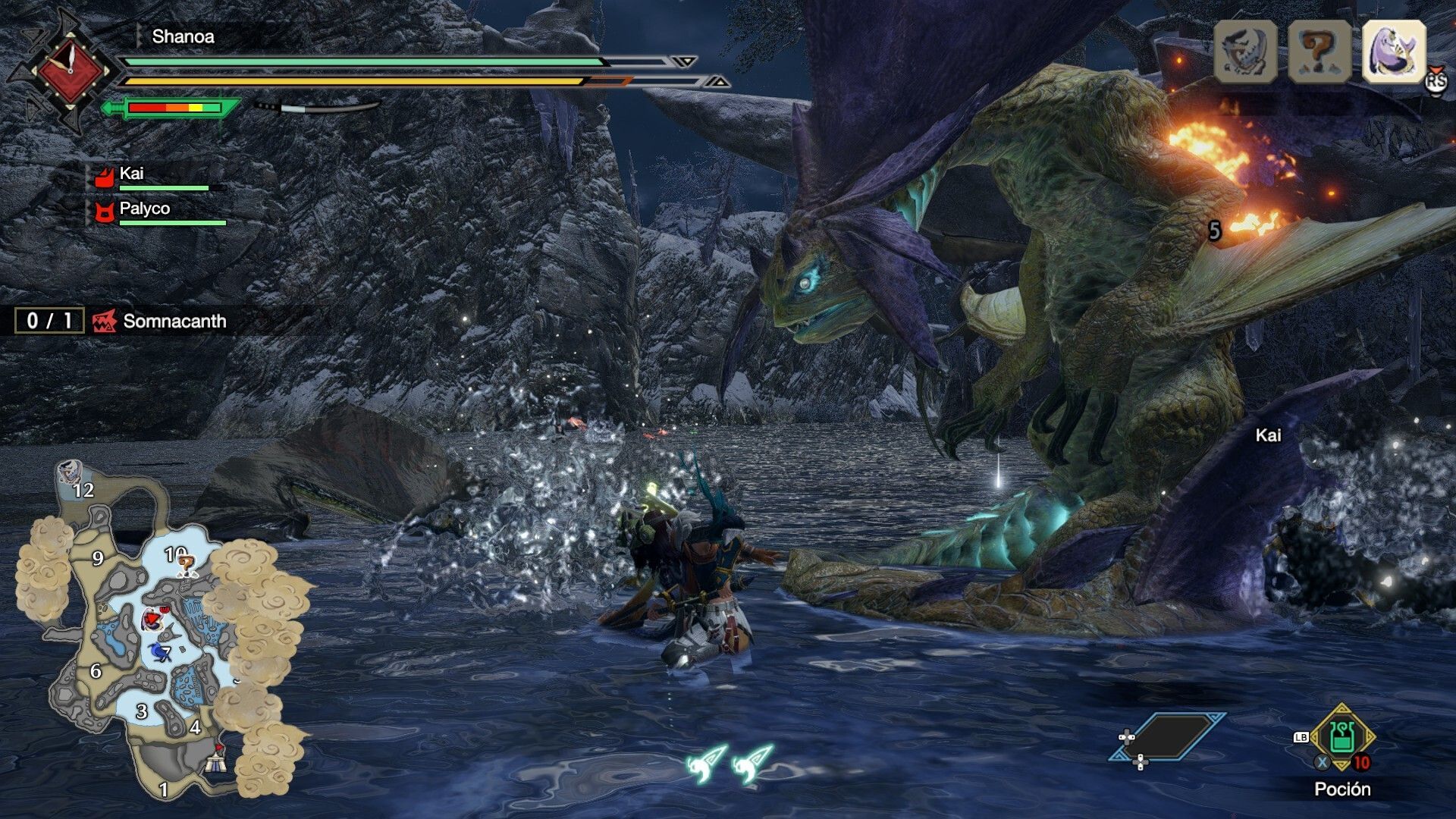1456x819 pixels.
Task: Open the empty action bar panel
Action: (x=1168, y=736)
